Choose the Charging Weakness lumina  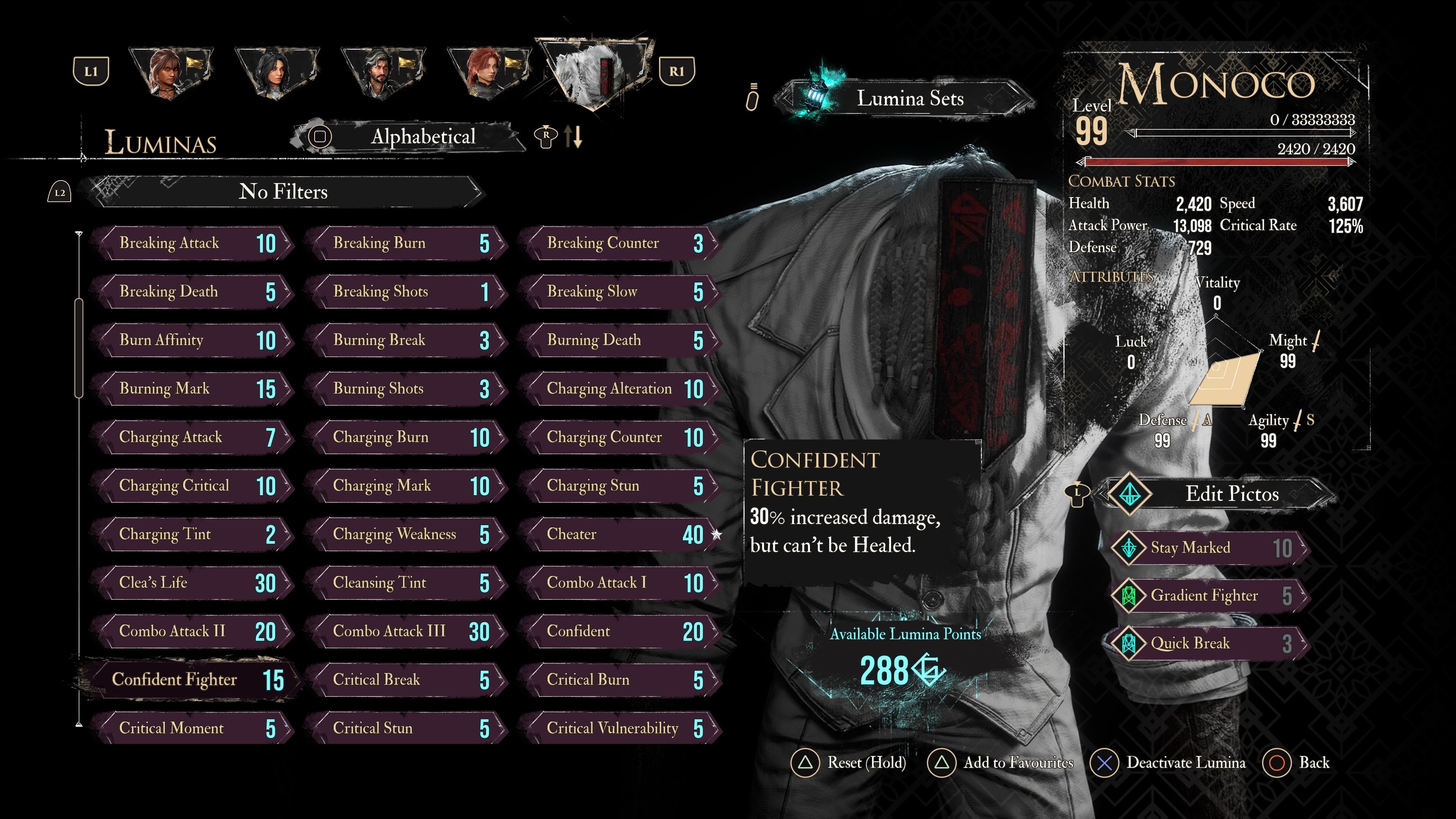(408, 534)
